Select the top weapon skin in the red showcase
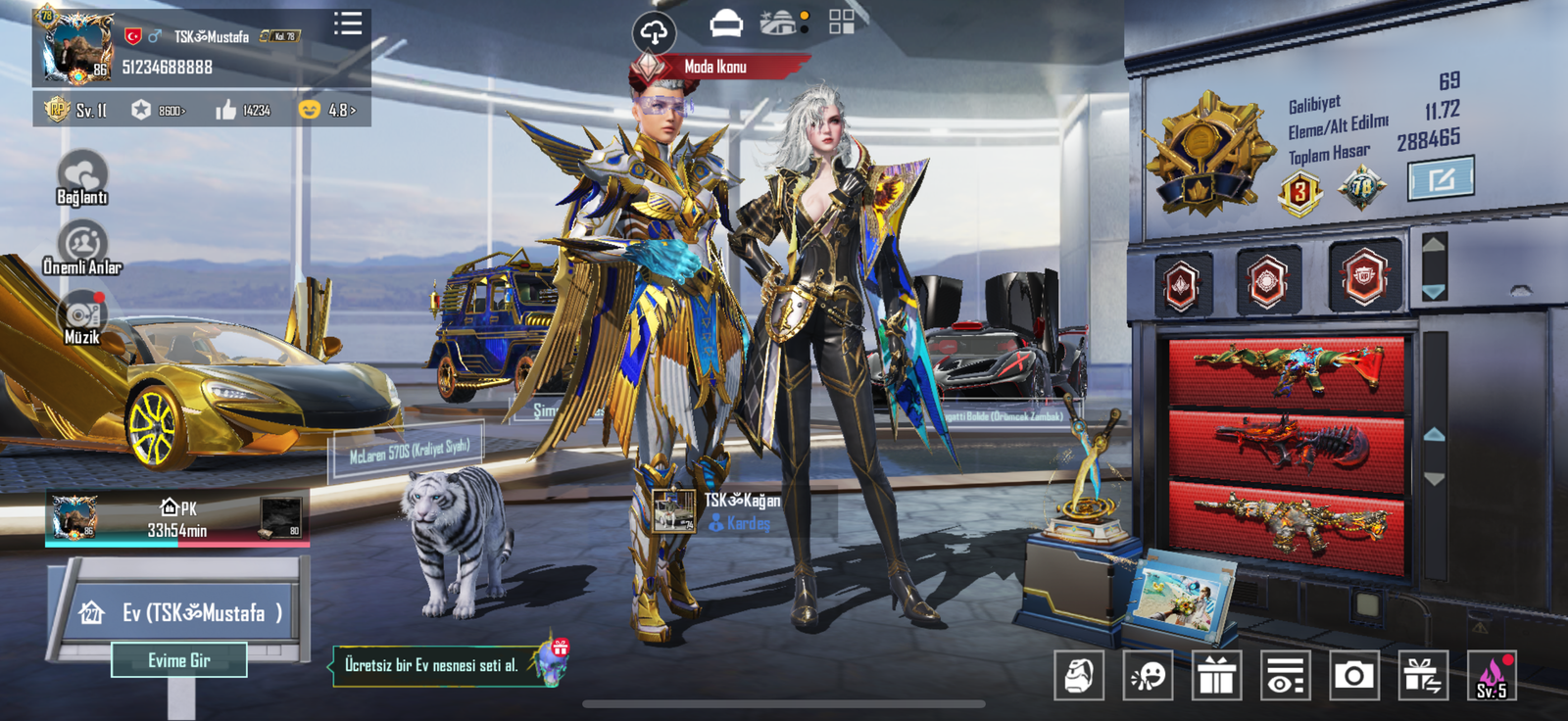Image resolution: width=1568 pixels, height=721 pixels. 1287,368
